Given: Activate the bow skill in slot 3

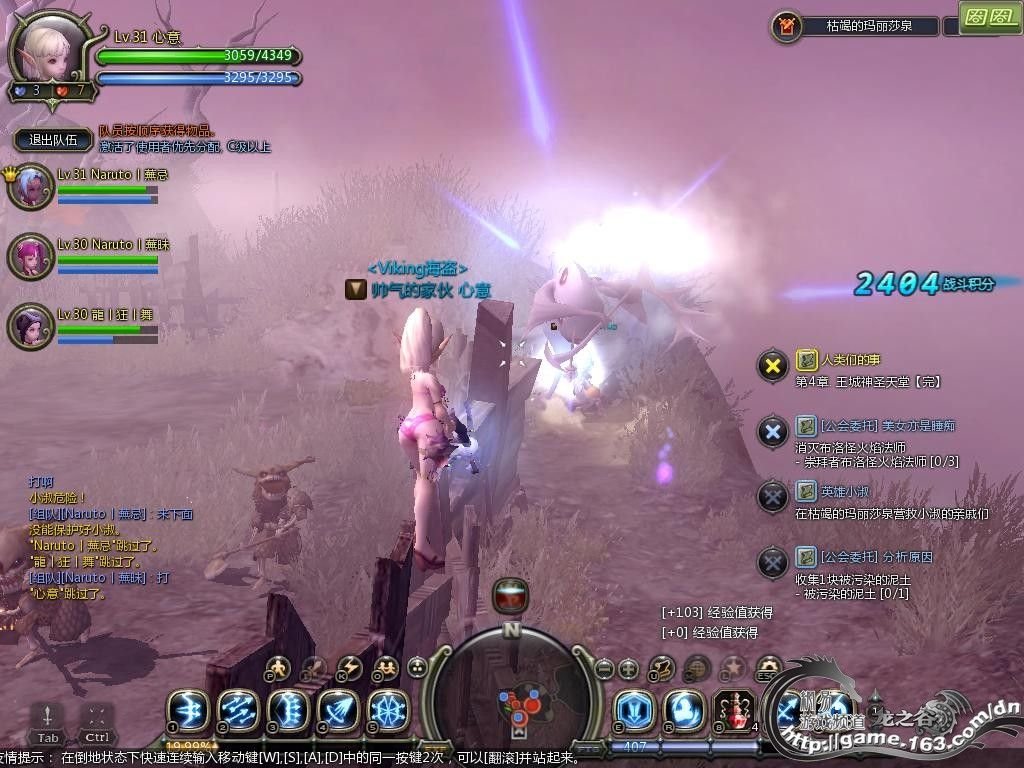Looking at the screenshot, I should point(288,710).
